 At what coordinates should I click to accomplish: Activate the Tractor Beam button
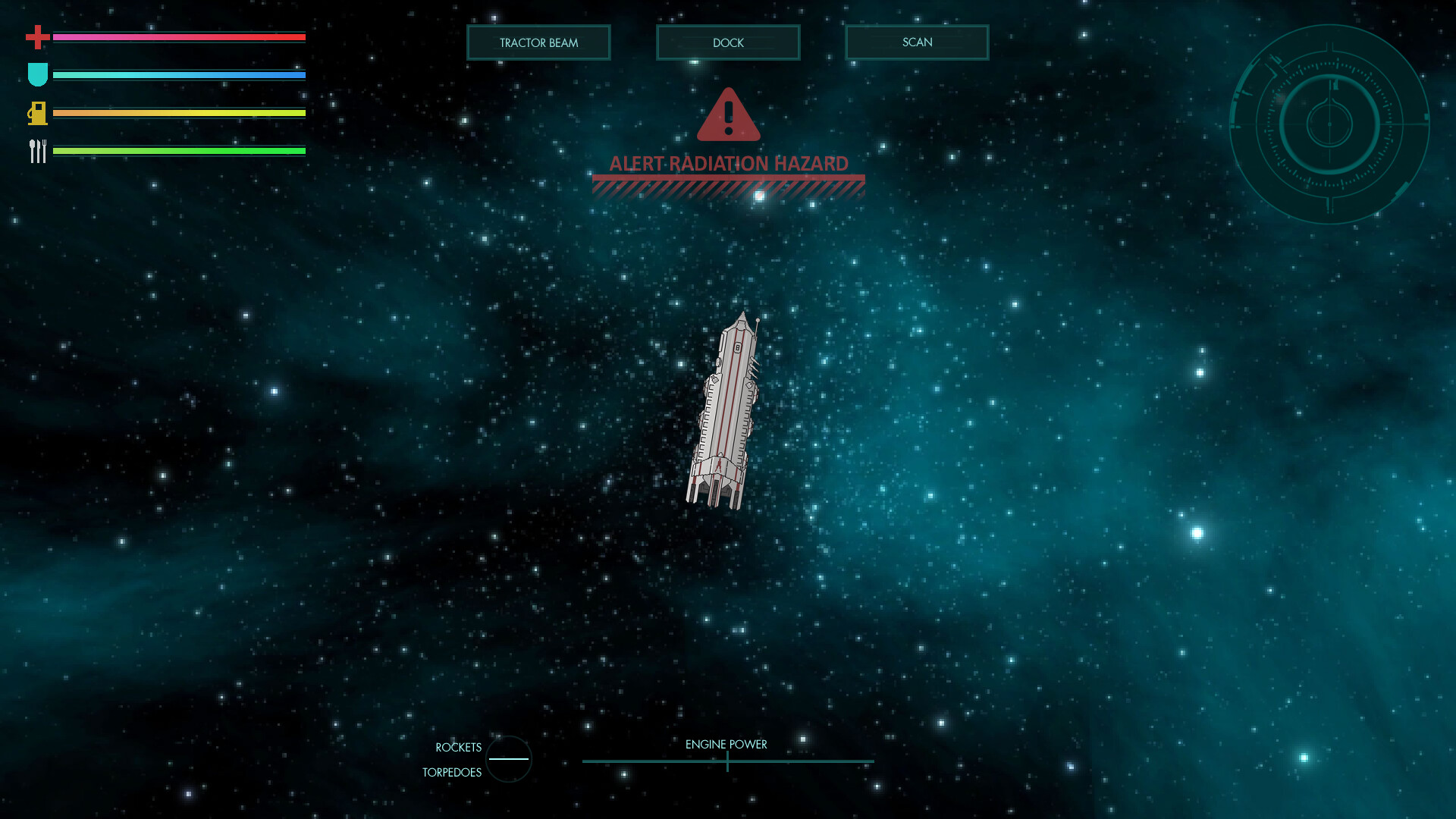tap(538, 42)
